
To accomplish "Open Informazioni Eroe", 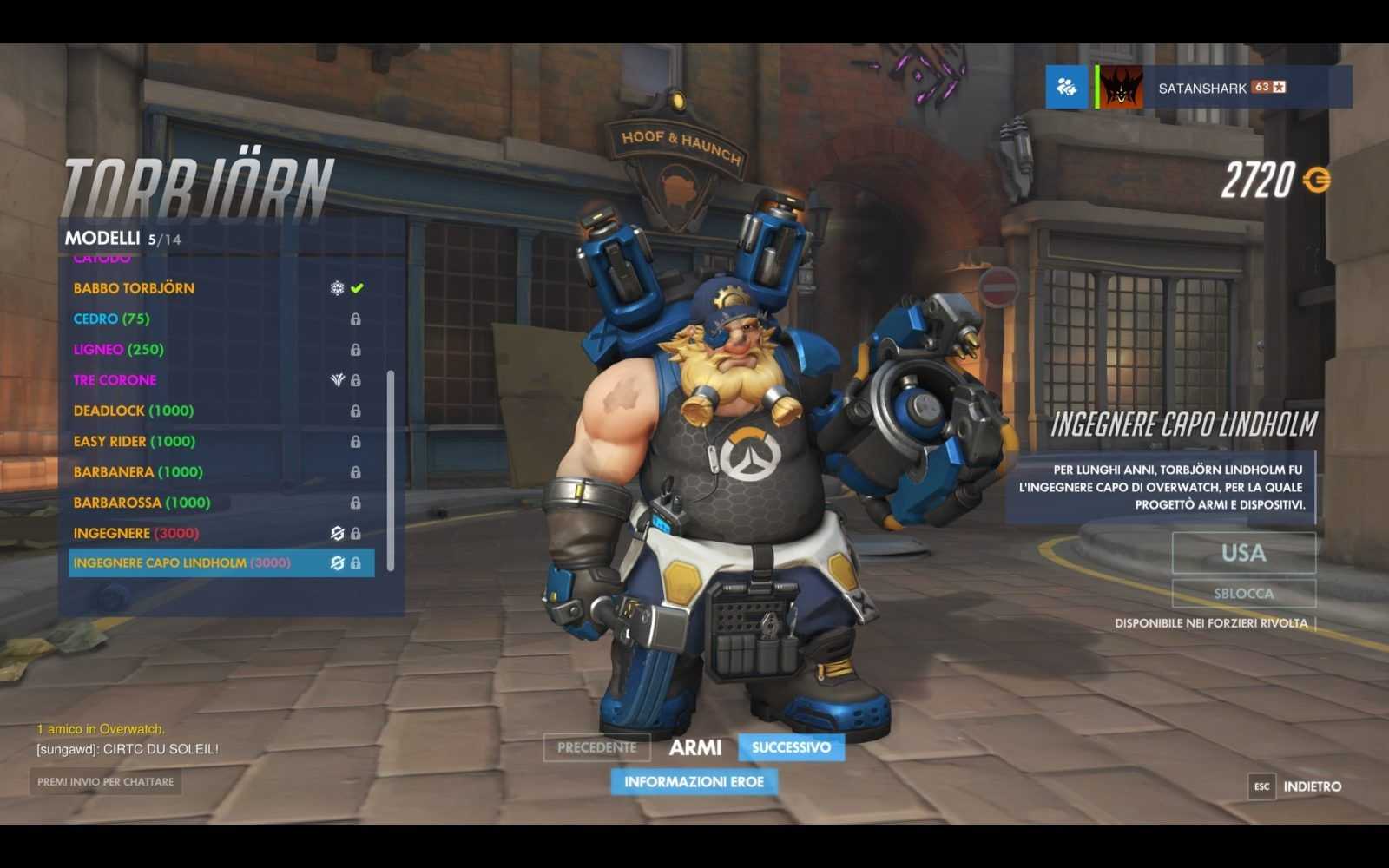I will click(x=694, y=782).
